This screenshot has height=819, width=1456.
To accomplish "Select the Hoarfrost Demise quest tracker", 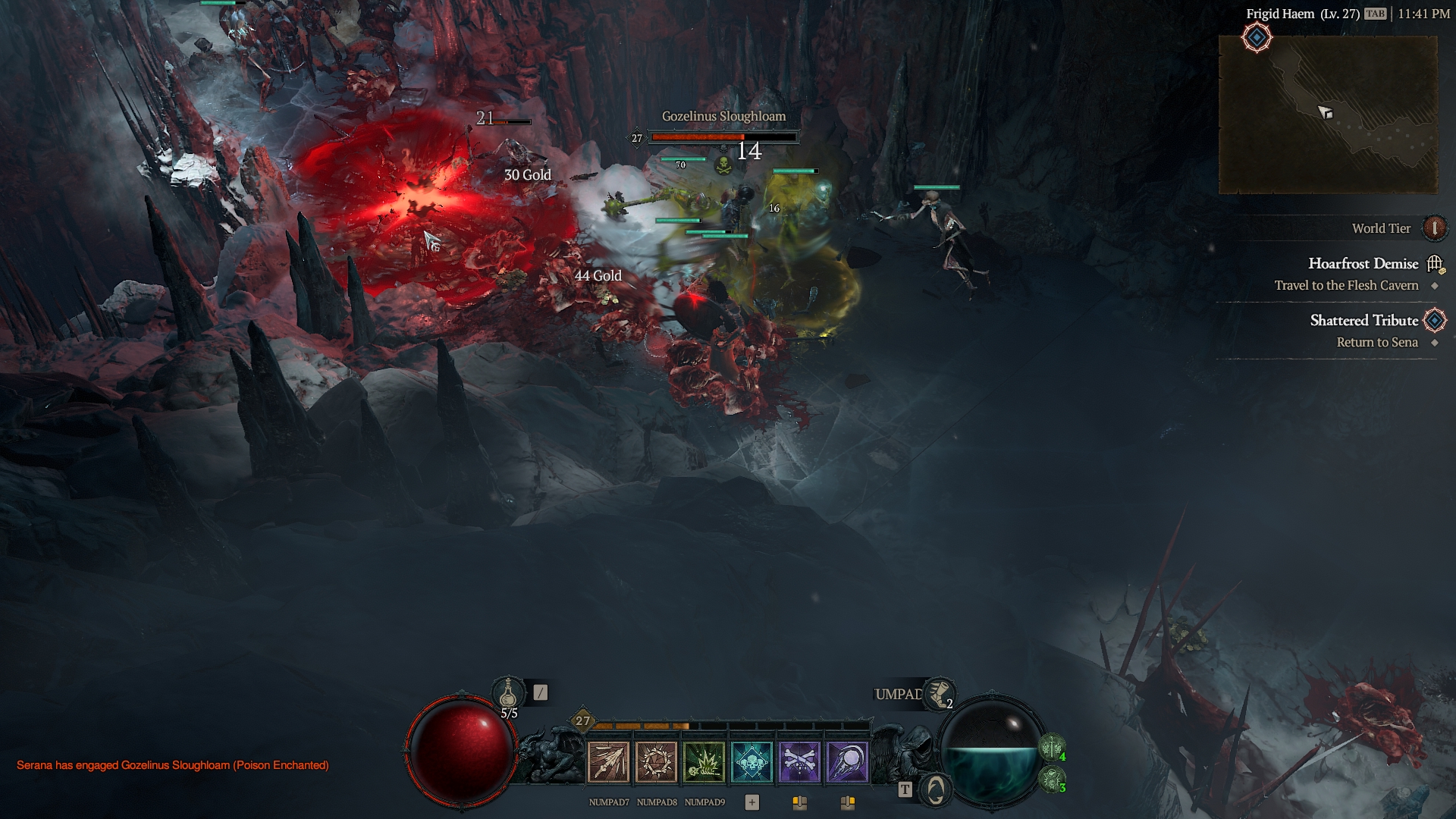I will coord(1363,264).
